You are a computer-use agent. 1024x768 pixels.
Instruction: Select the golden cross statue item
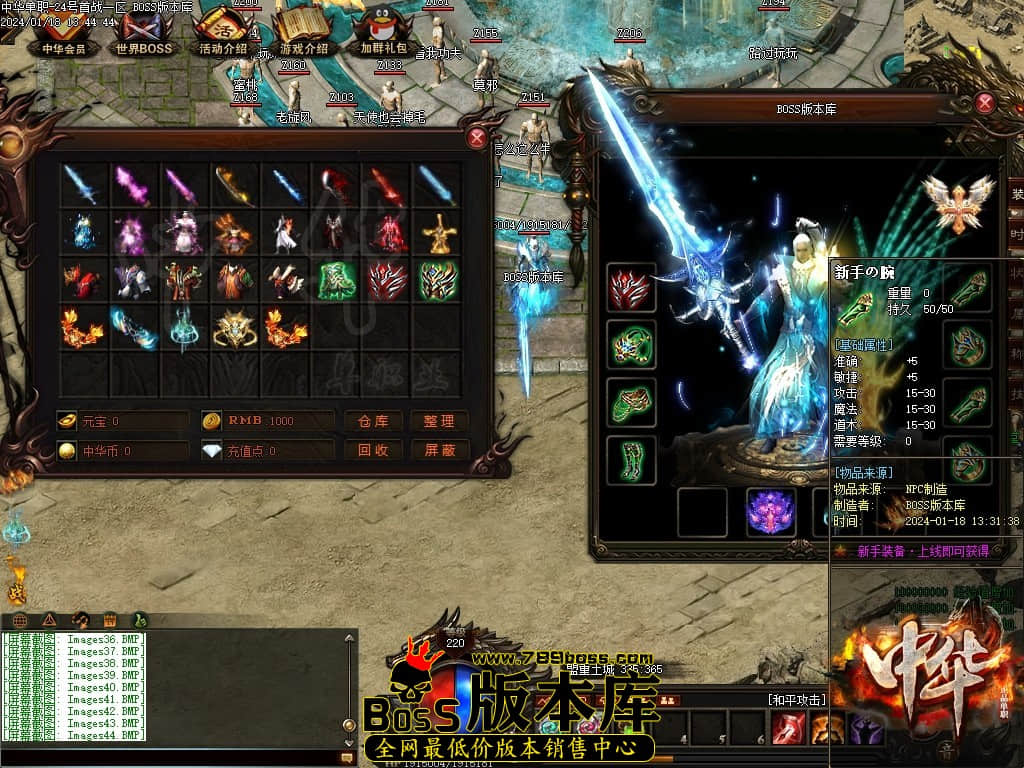[x=438, y=234]
